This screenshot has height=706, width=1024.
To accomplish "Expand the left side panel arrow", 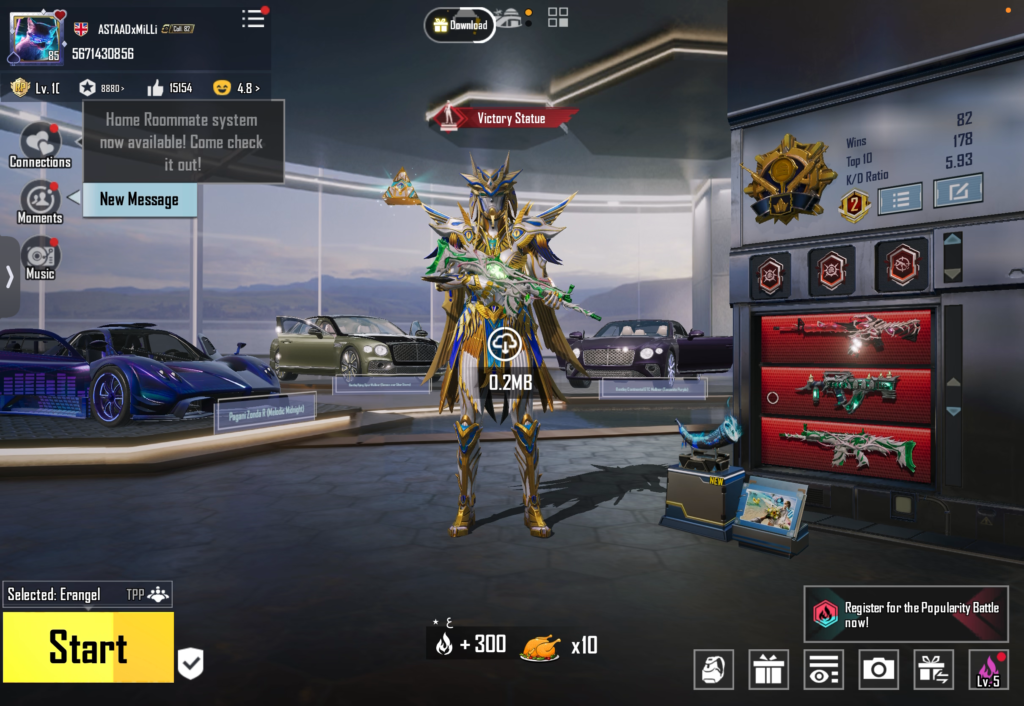I will click(9, 277).
